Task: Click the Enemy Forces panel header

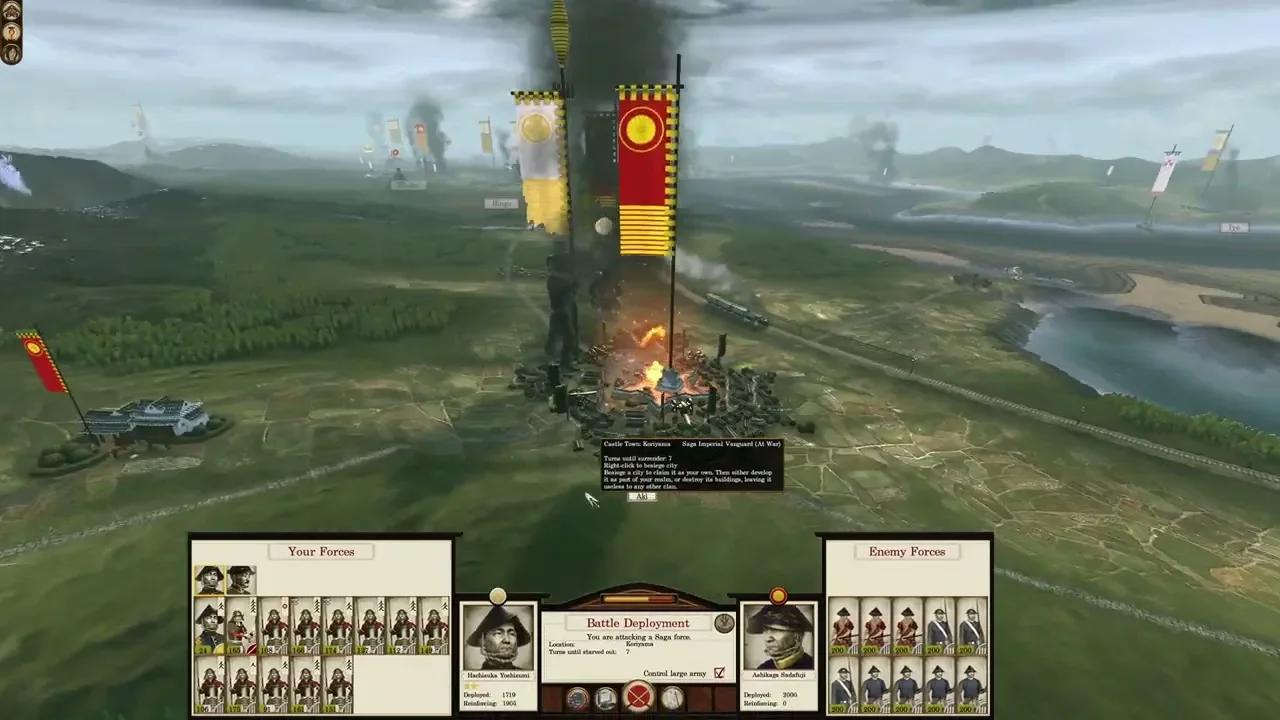Action: 906,551
